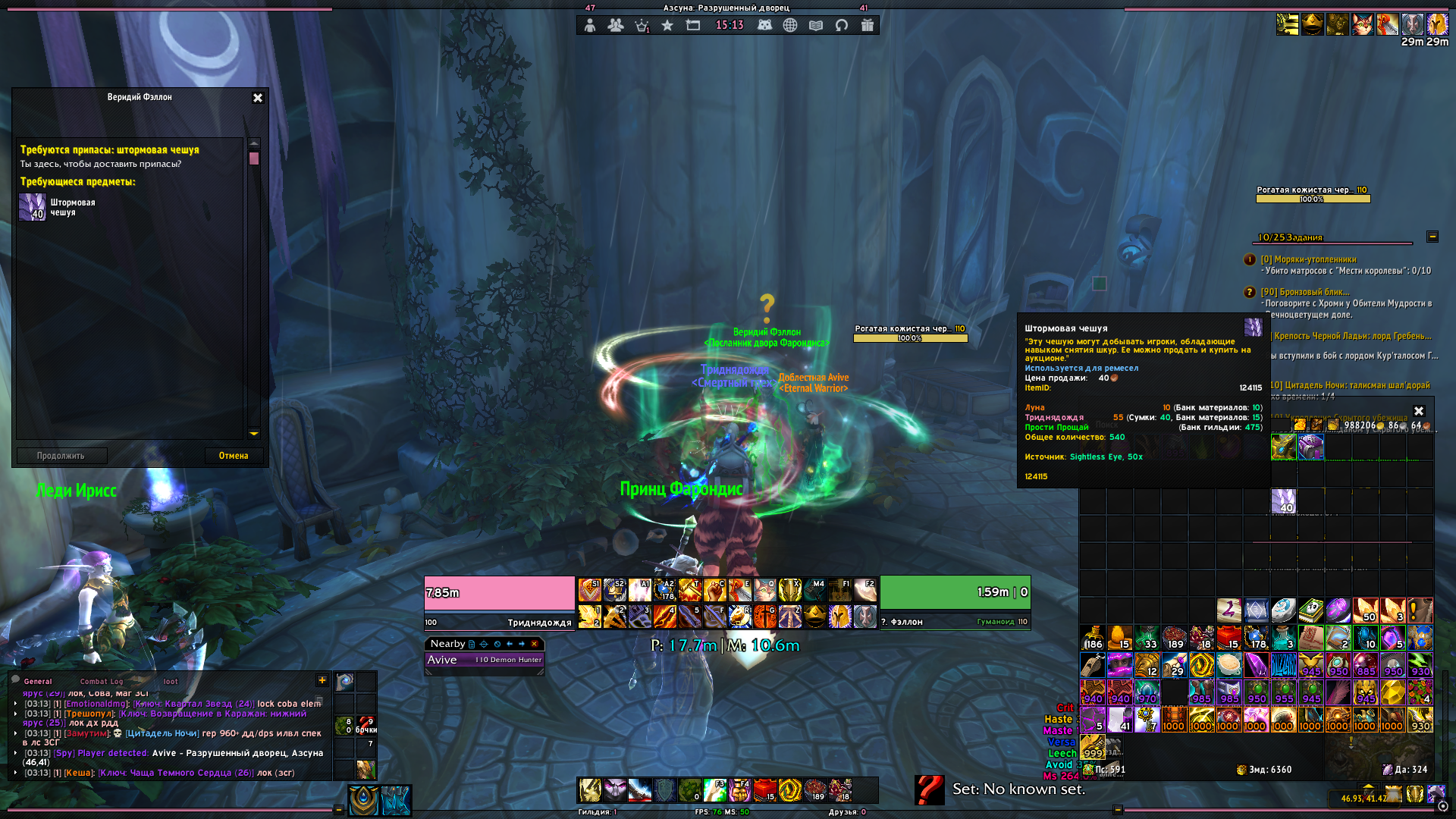Close the bag inventory window

[x=1419, y=411]
